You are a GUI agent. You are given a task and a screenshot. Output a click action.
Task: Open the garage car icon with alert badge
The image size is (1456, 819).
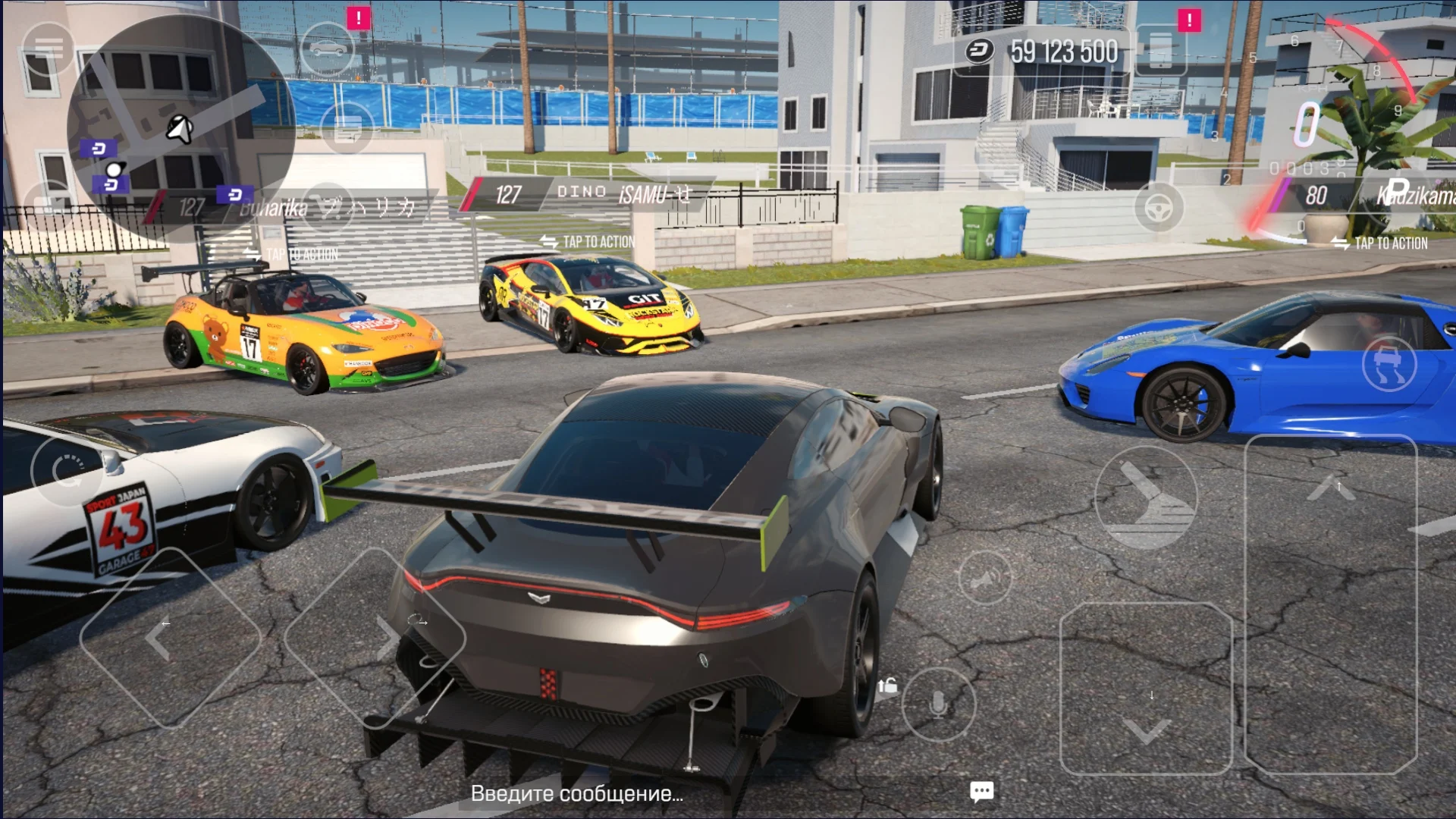click(328, 47)
